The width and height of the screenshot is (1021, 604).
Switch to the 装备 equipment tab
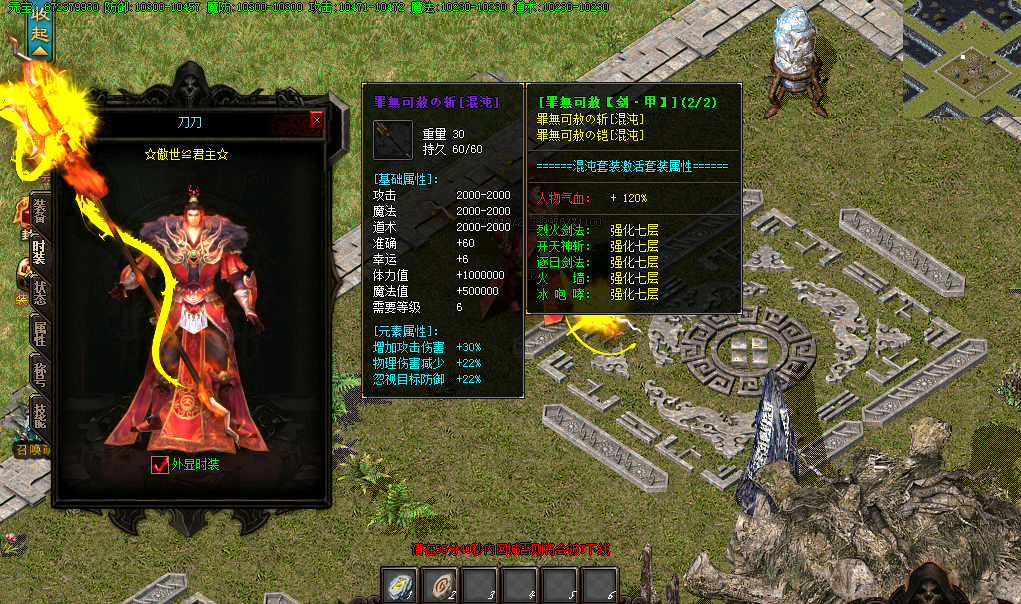tap(40, 210)
